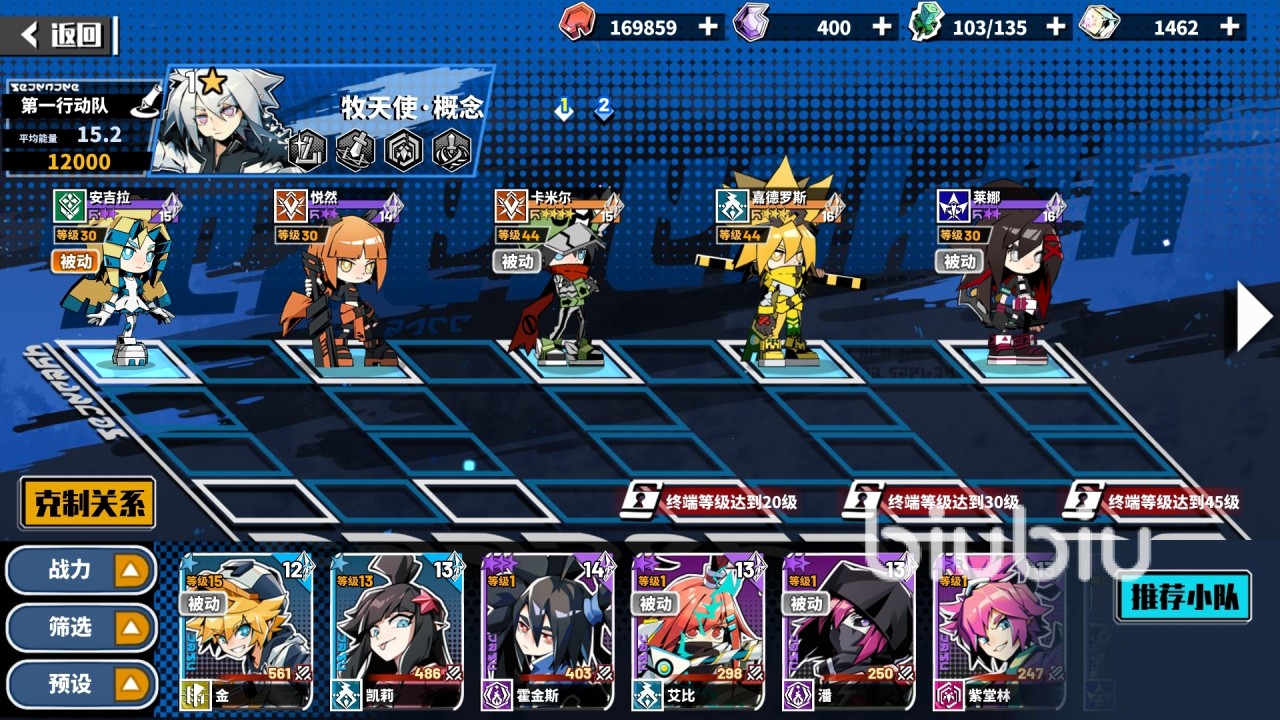Go back with the 返回 button
Screen dimensions: 1280x720
click(x=62, y=36)
